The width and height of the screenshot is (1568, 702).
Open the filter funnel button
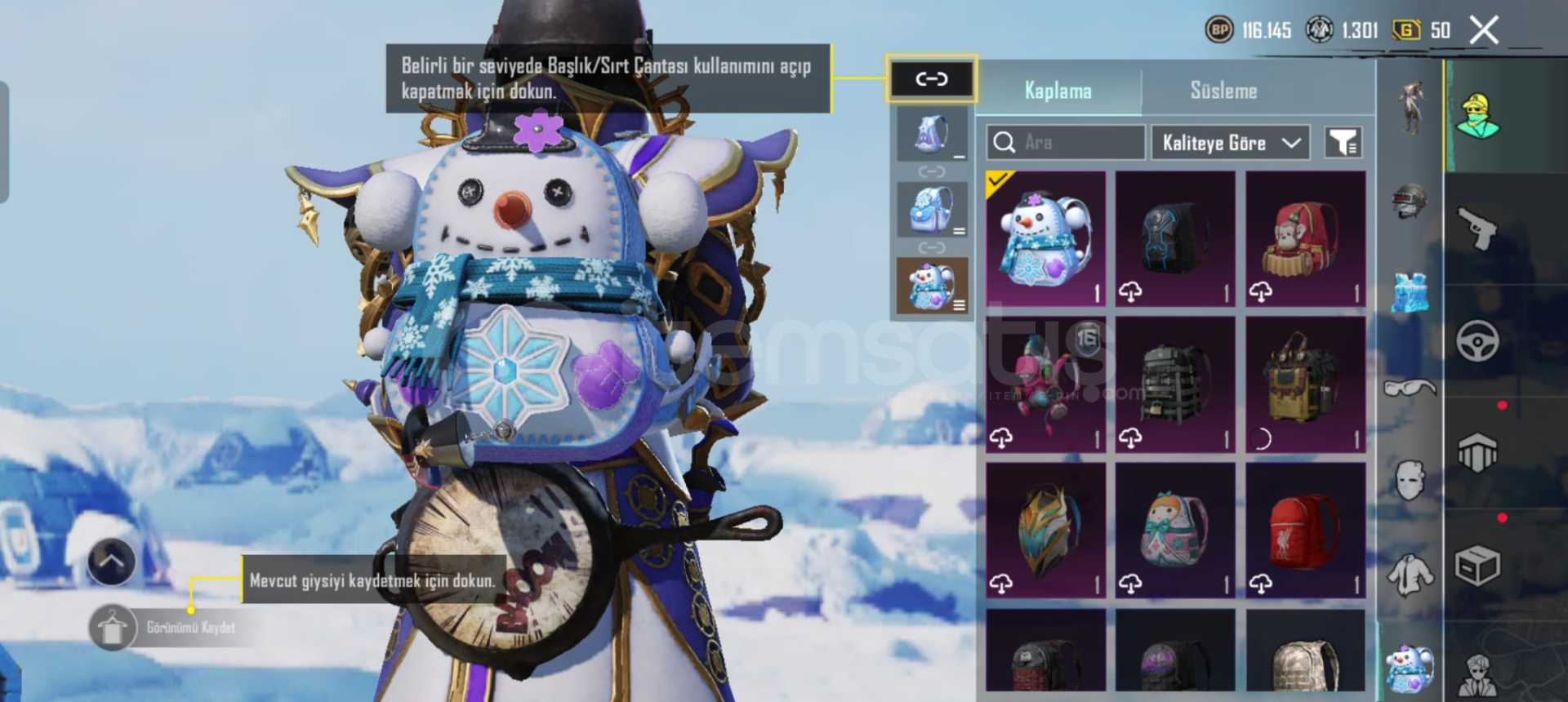click(x=1343, y=143)
